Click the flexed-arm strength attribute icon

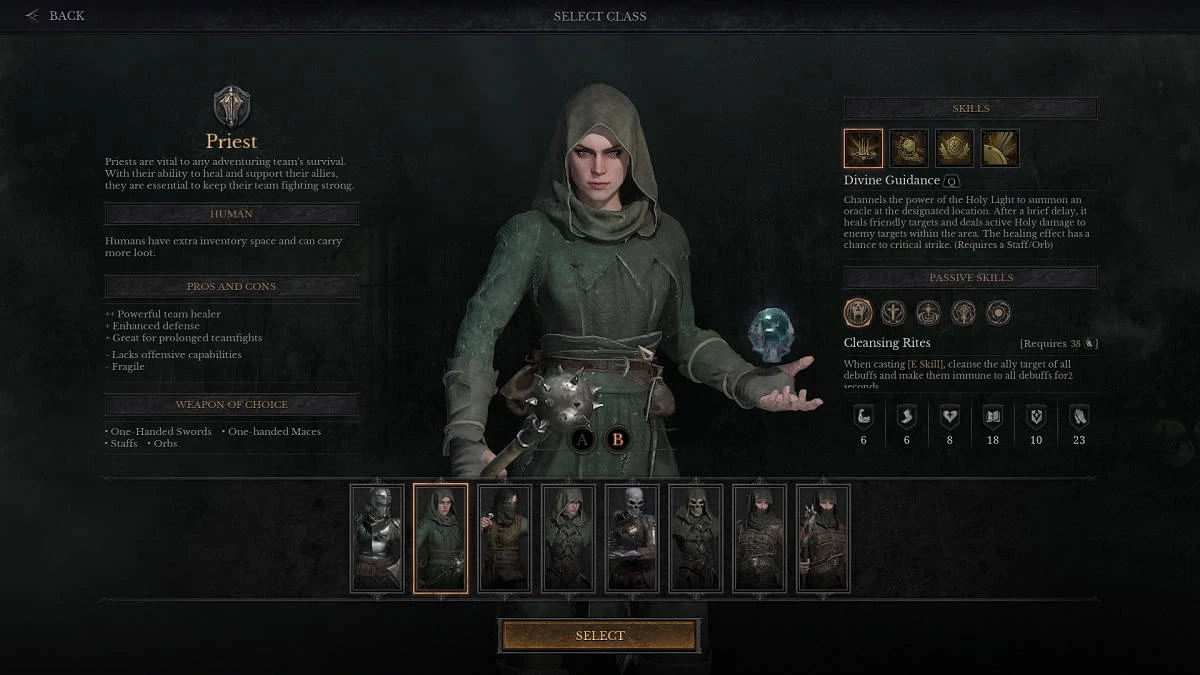coord(863,416)
